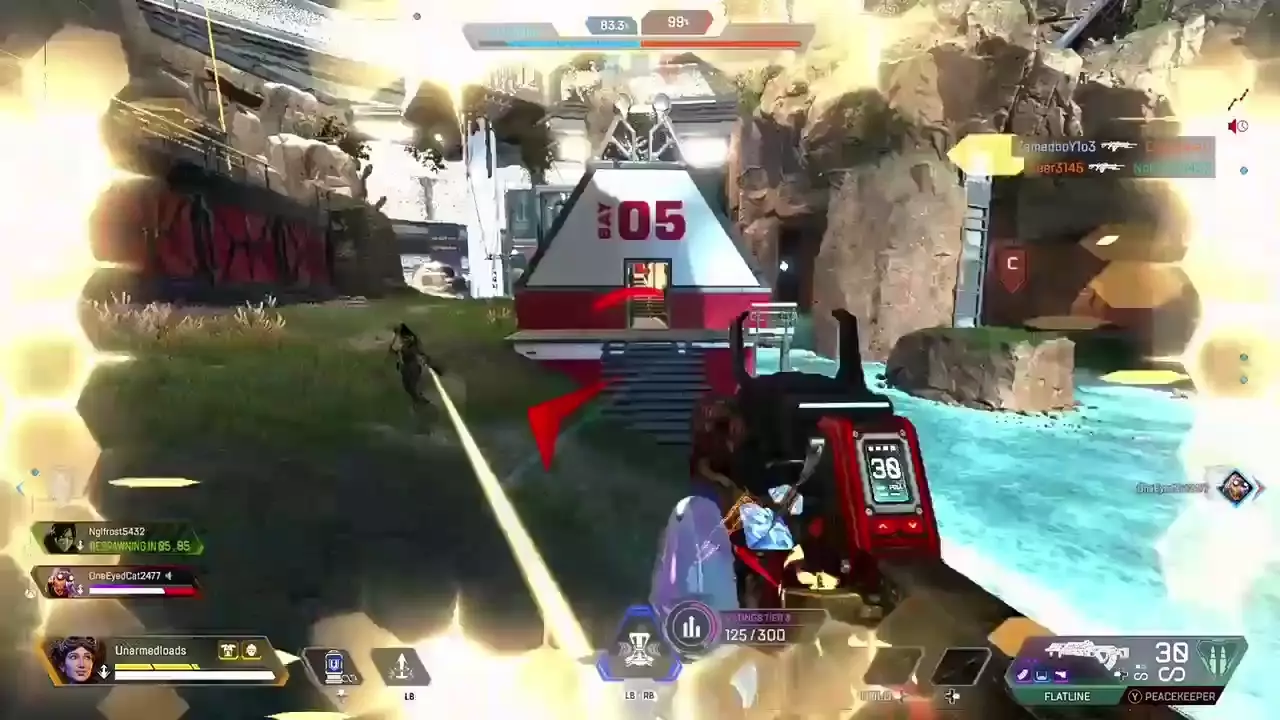
Task: Click the stock attachment slot icon
Action: [x=1064, y=675]
